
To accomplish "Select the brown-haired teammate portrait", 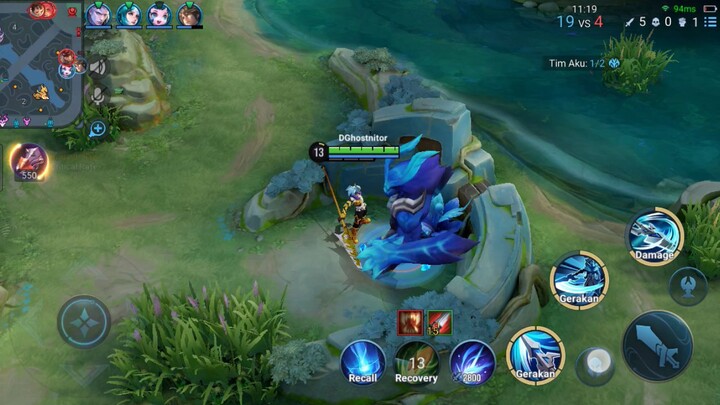I will click(x=189, y=14).
